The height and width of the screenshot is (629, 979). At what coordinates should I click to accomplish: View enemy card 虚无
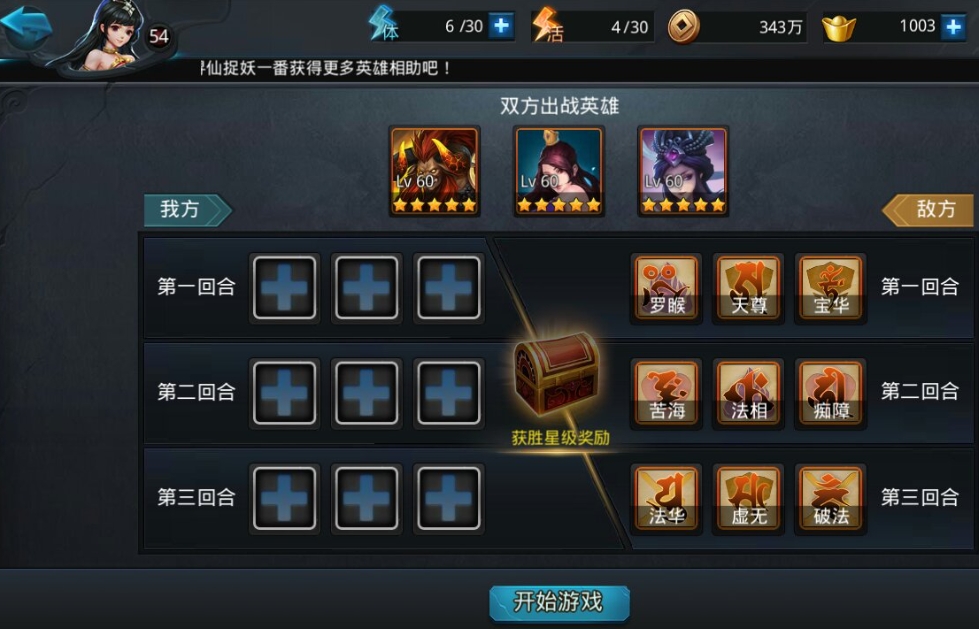[x=749, y=497]
